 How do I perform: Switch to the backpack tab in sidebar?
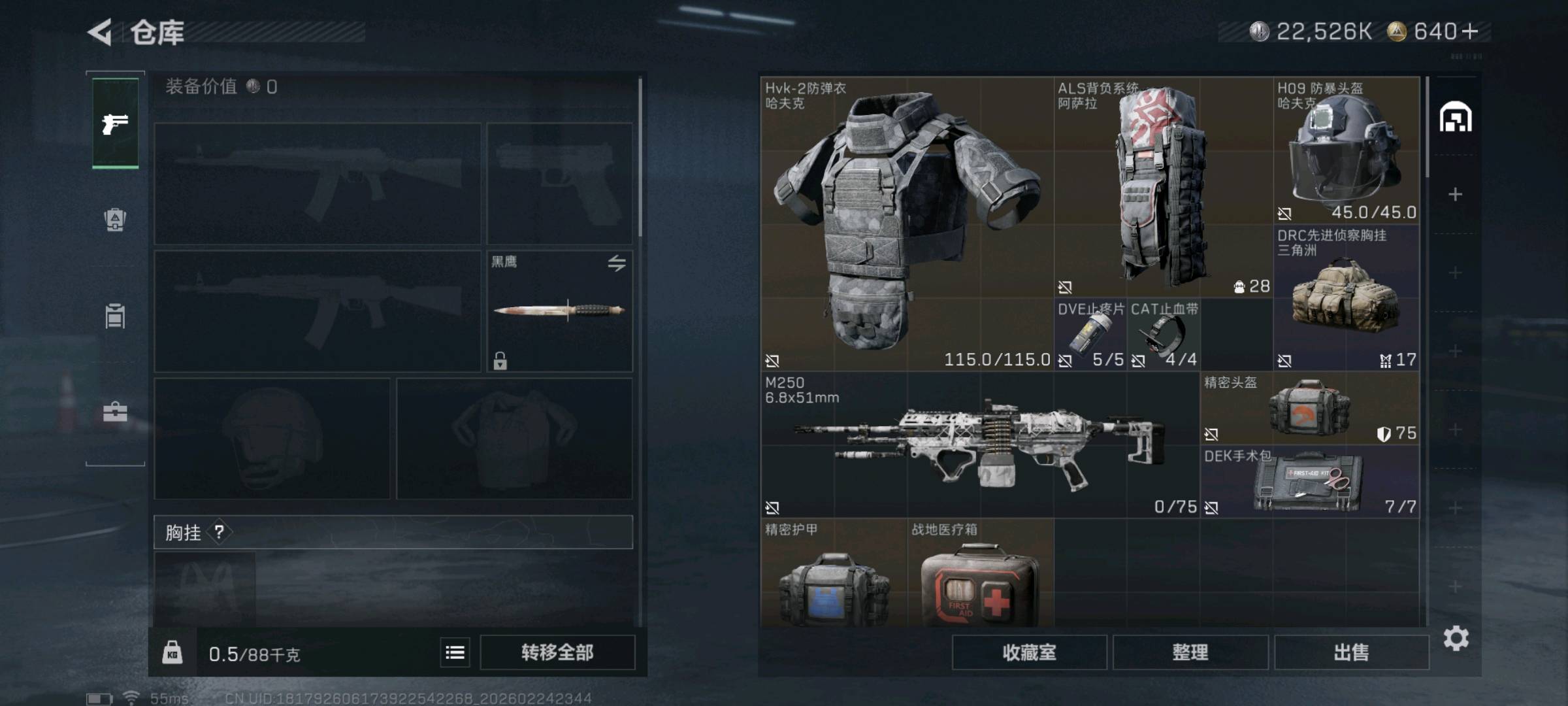(115, 220)
